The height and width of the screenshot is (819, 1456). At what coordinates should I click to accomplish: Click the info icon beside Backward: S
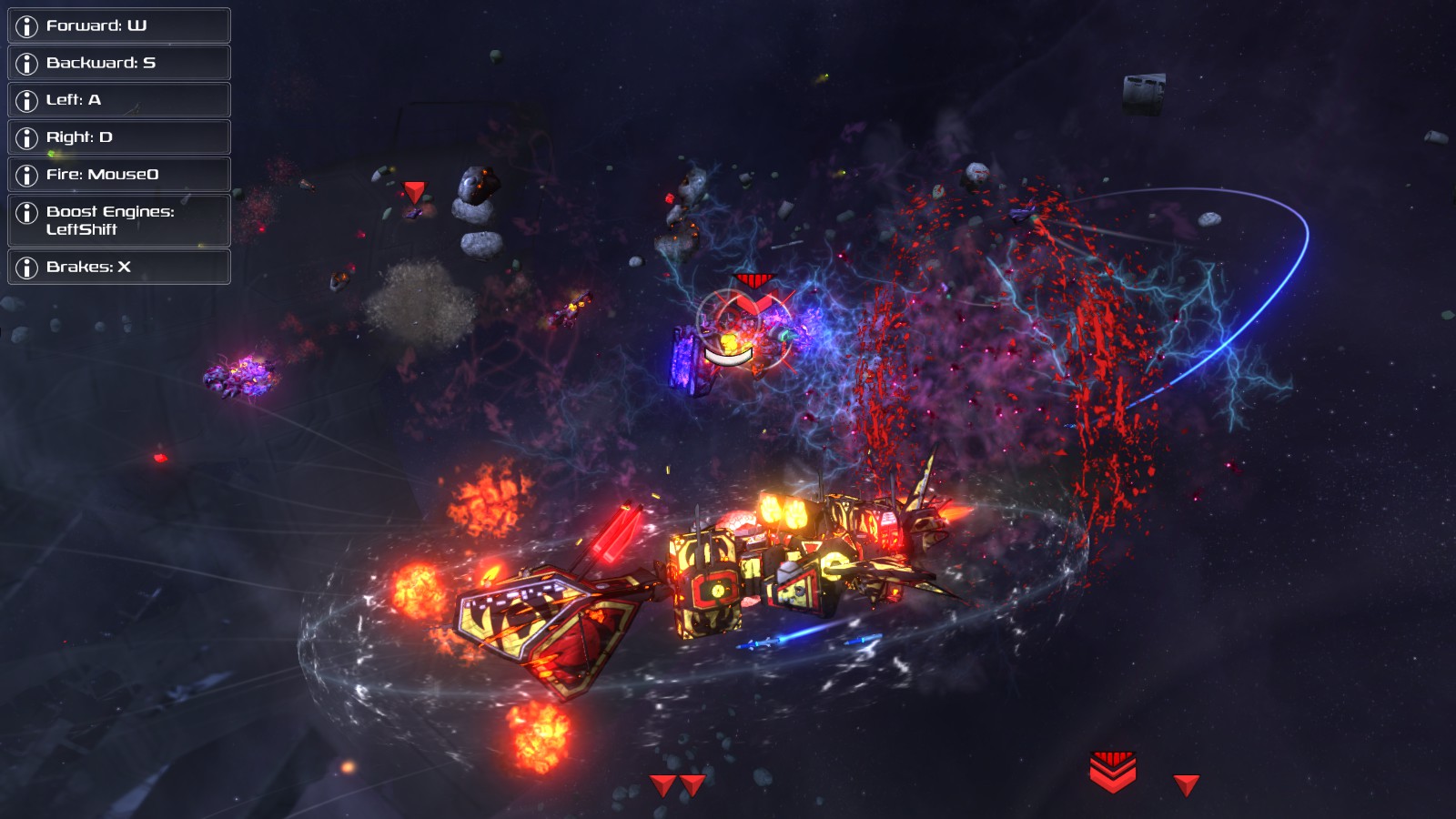[x=27, y=63]
